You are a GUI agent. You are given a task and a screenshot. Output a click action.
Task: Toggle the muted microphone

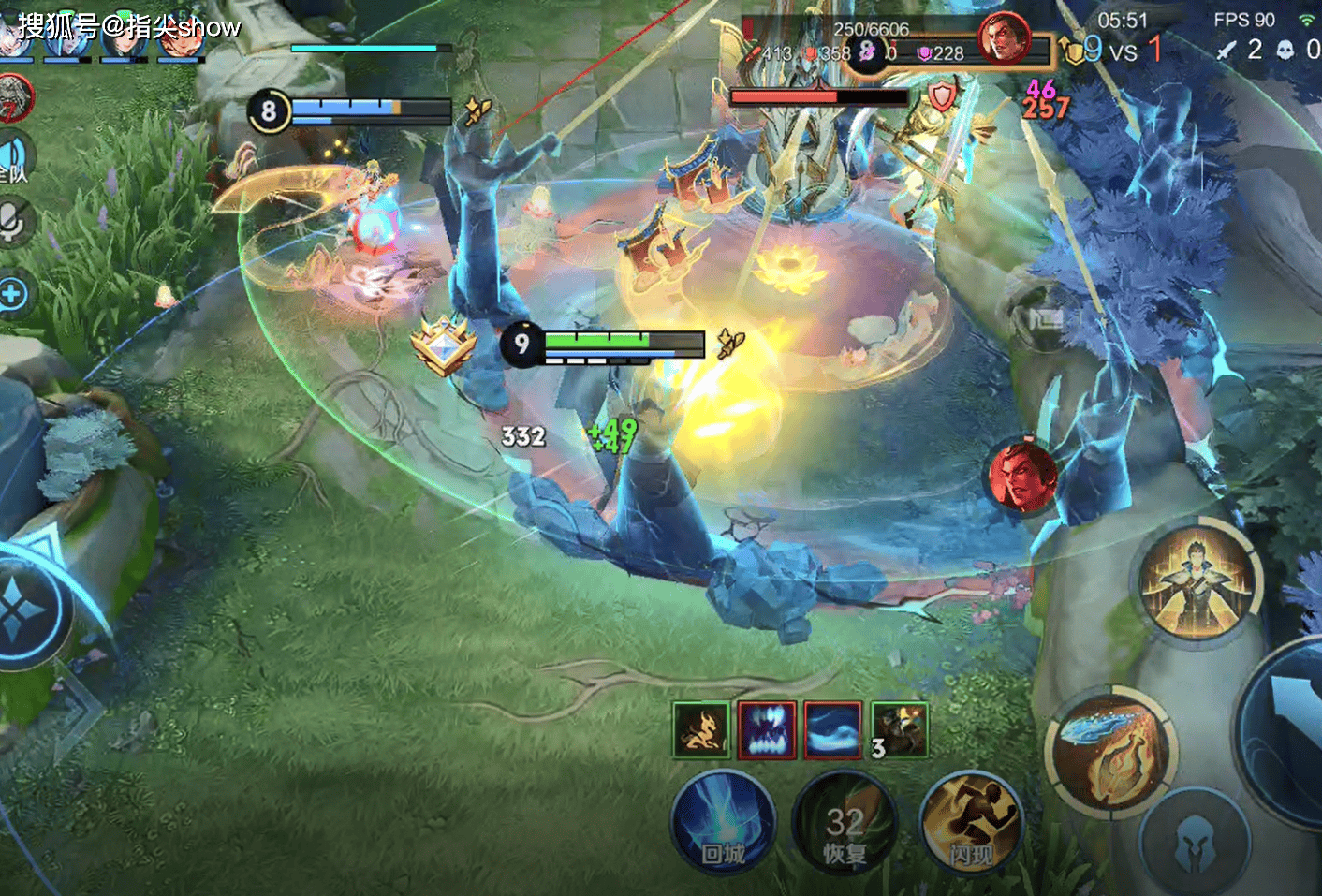[13, 223]
